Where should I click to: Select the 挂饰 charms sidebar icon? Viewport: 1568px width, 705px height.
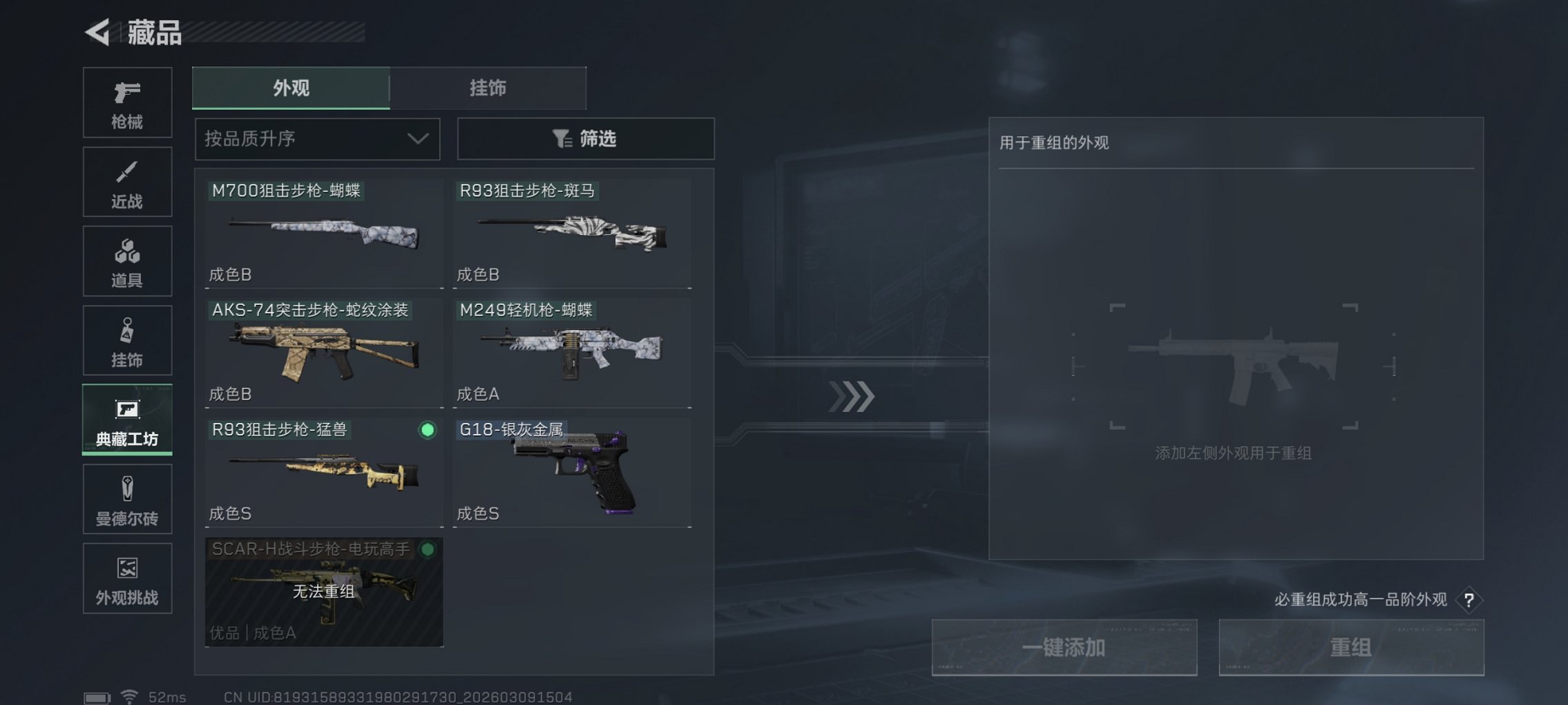point(127,340)
